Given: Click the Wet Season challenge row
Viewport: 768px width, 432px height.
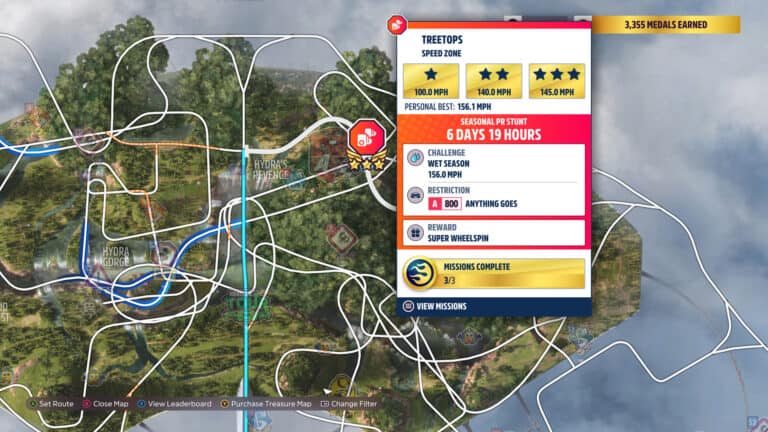Looking at the screenshot, I should [493, 163].
